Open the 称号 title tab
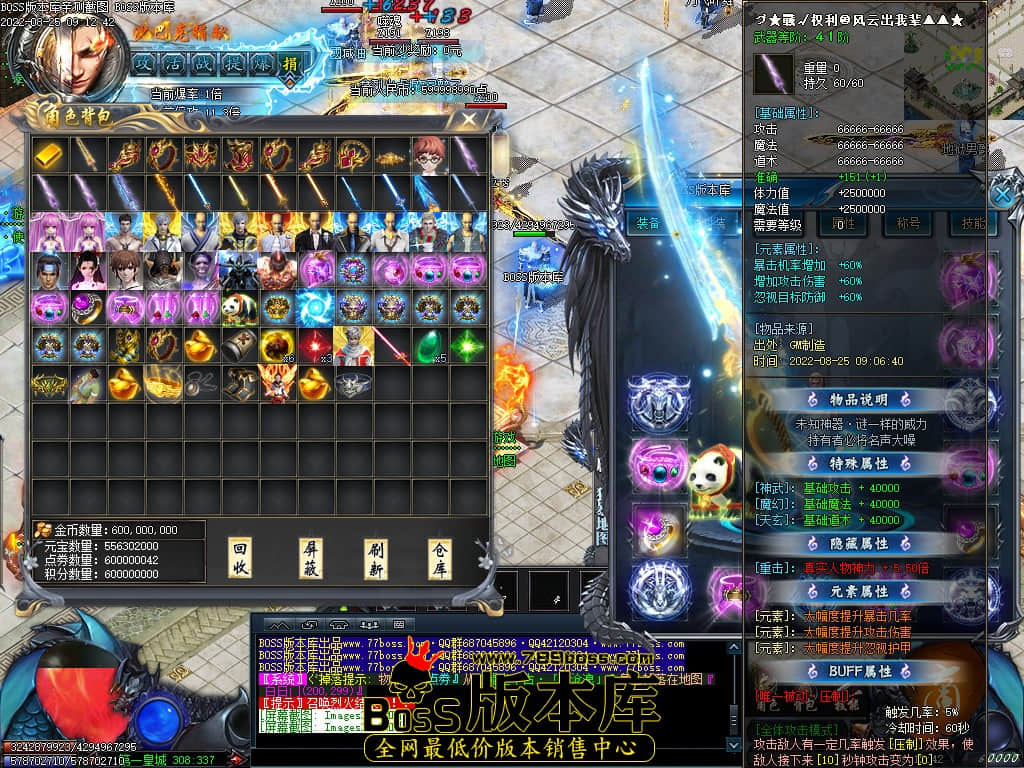 pos(908,223)
